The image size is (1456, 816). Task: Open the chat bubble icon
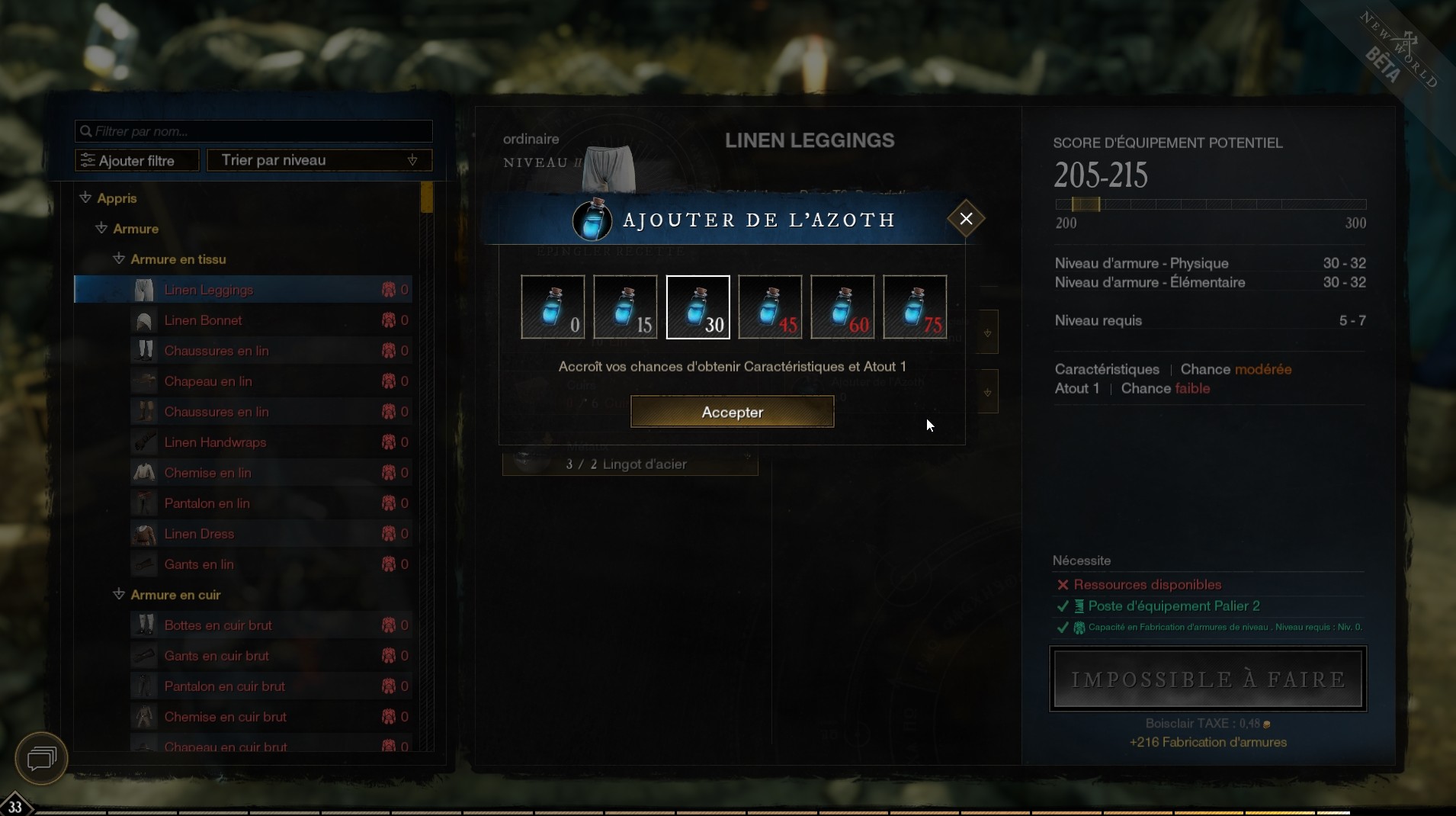pyautogui.click(x=40, y=759)
